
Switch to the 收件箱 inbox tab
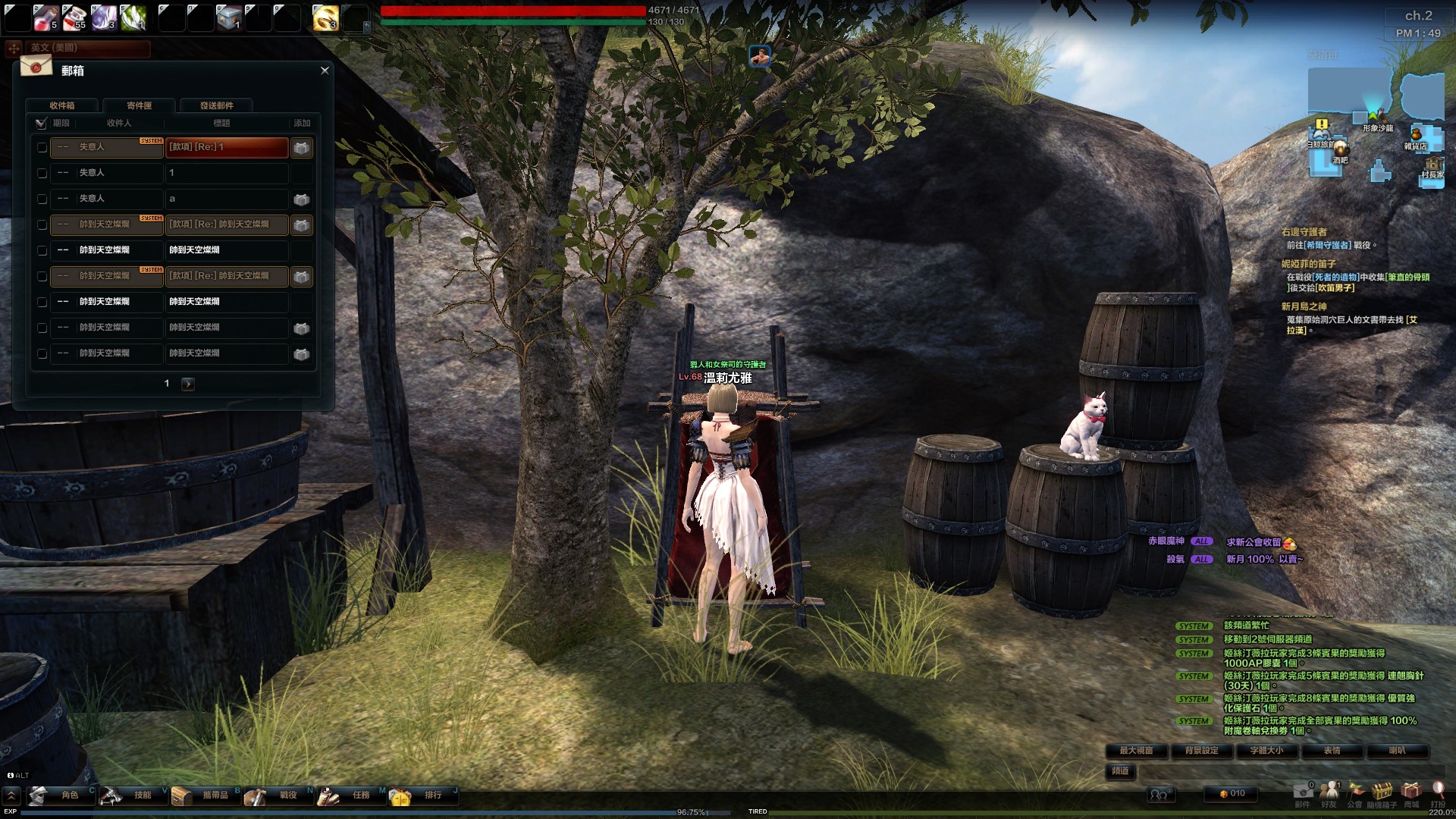(62, 105)
